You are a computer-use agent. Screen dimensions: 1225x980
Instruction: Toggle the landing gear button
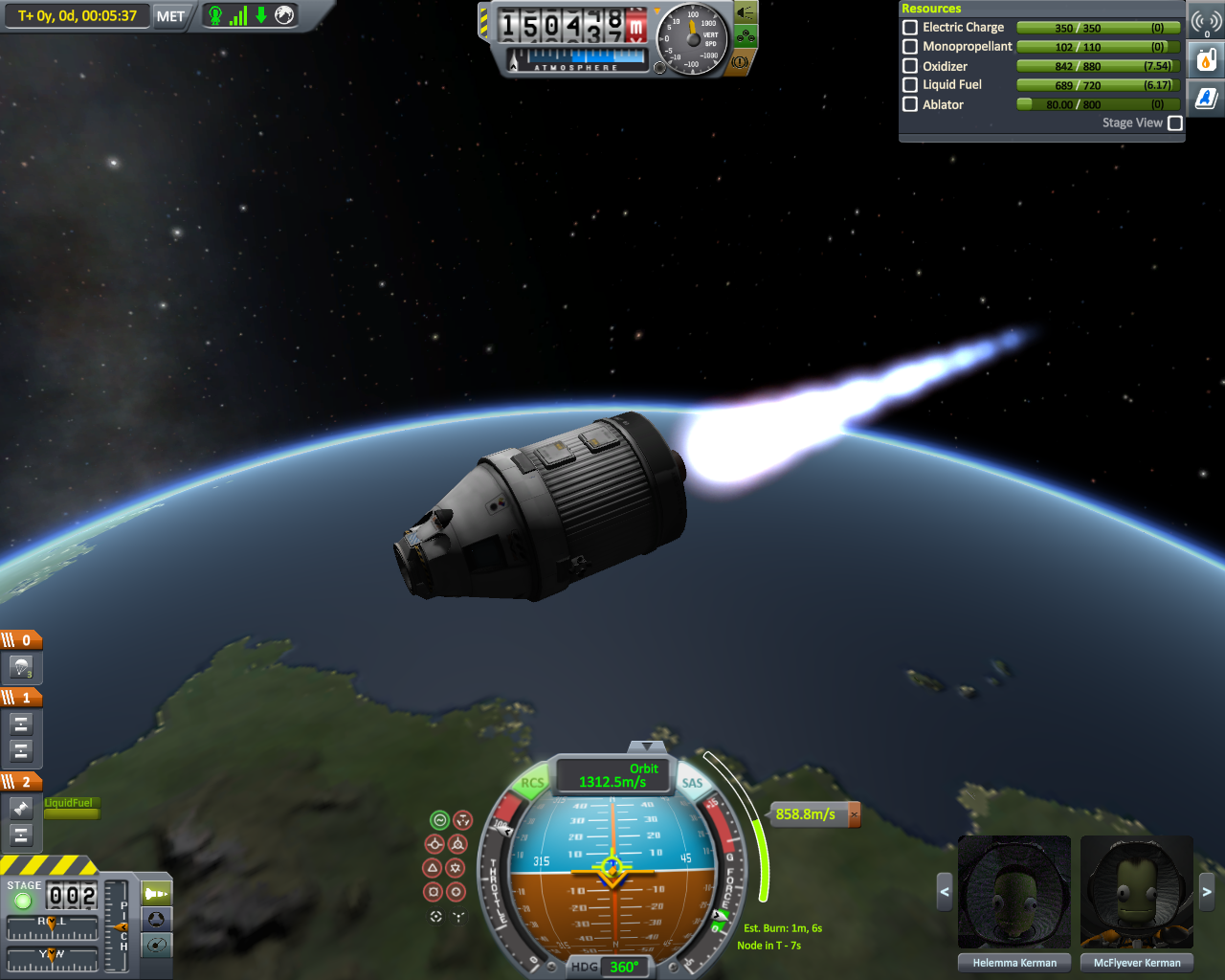coord(746,37)
